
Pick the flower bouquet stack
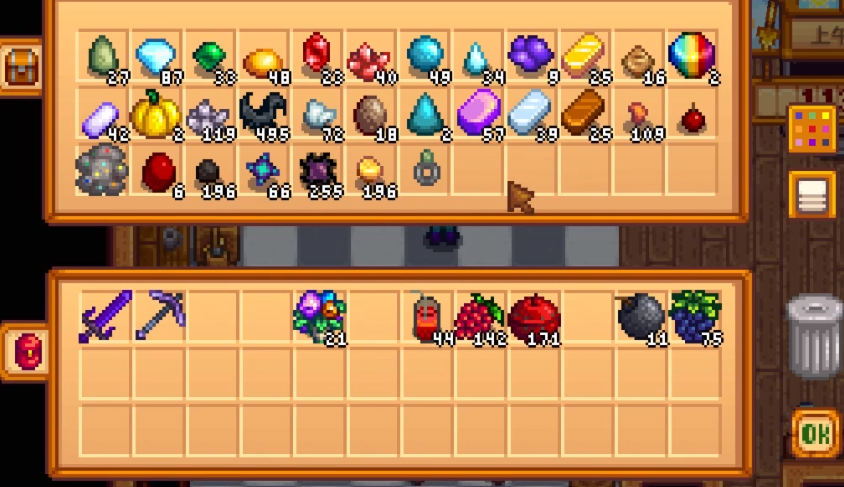click(x=317, y=315)
